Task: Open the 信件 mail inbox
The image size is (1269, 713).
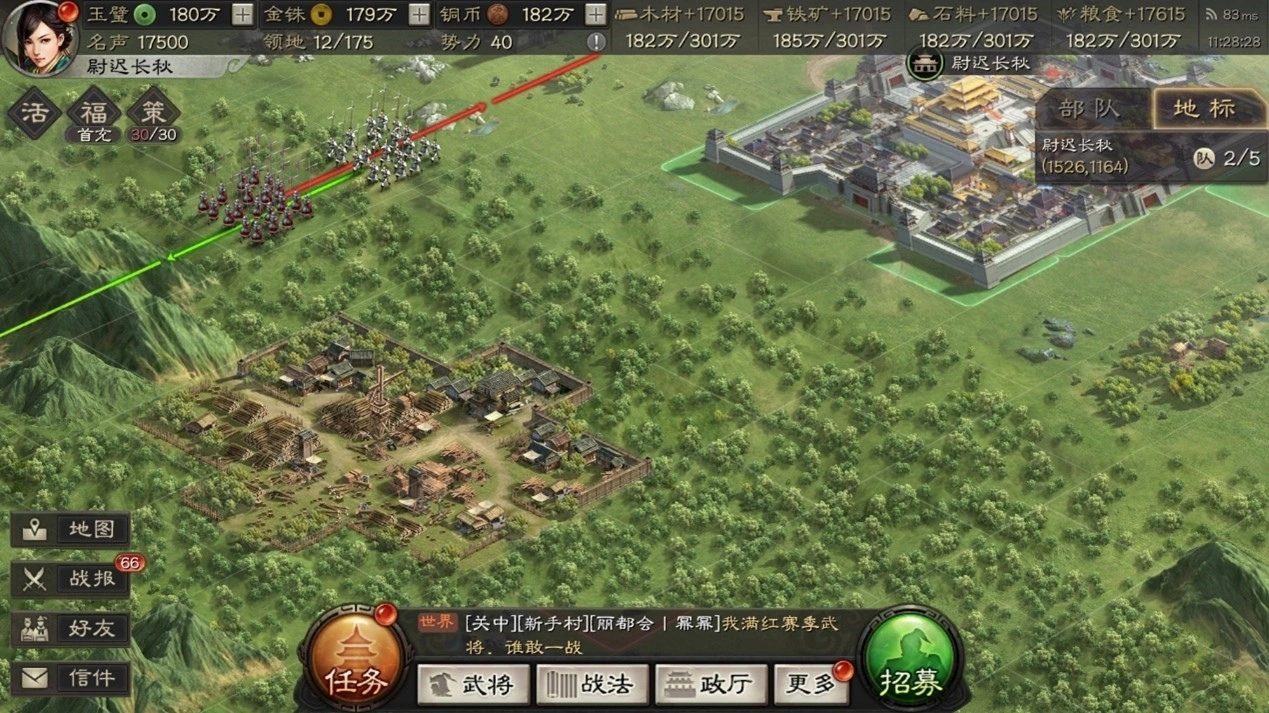Action: 71,678
